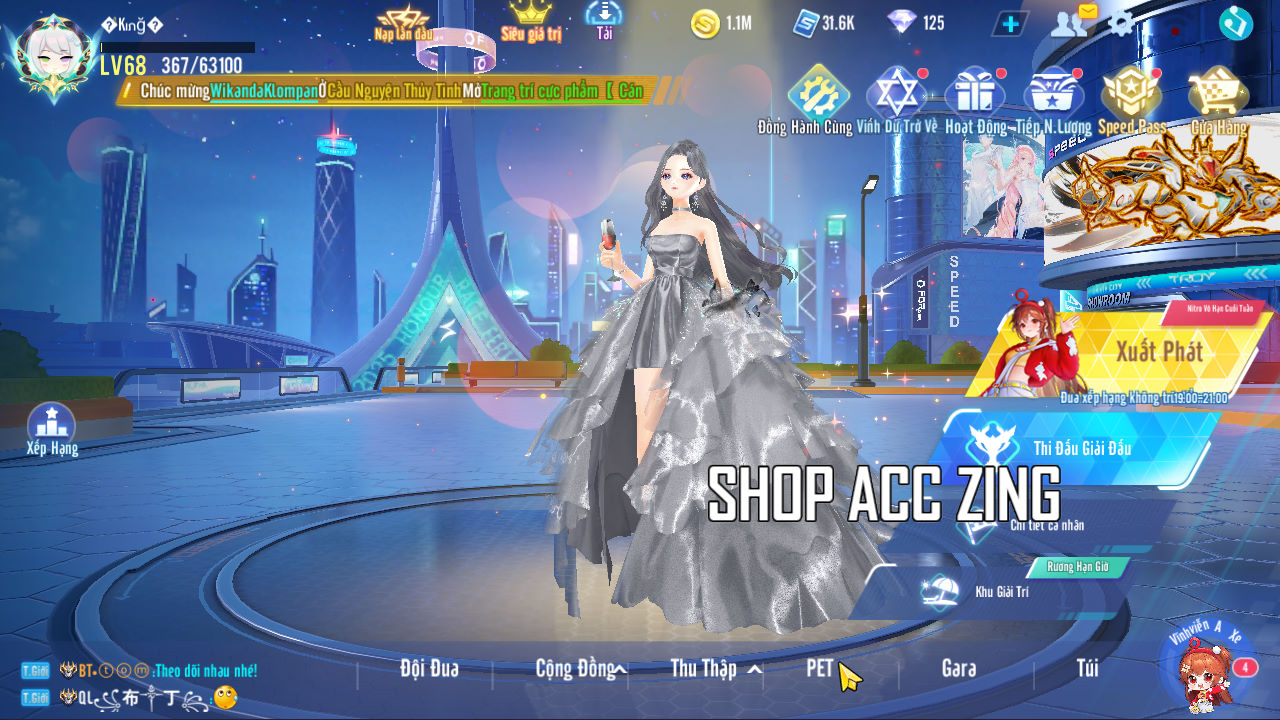The width and height of the screenshot is (1280, 720).
Task: Open the Túi bag
Action: point(1087,669)
